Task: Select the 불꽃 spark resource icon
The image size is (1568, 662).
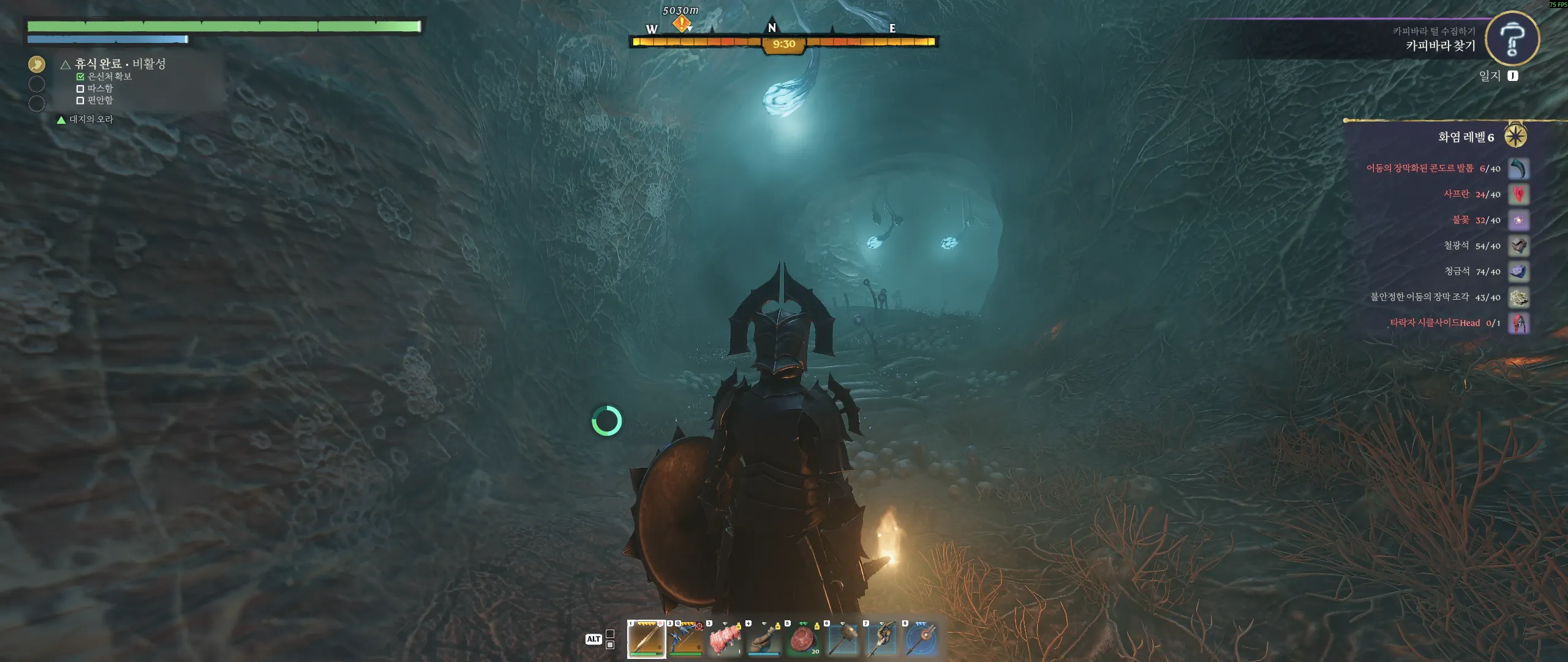Action: tap(1518, 220)
